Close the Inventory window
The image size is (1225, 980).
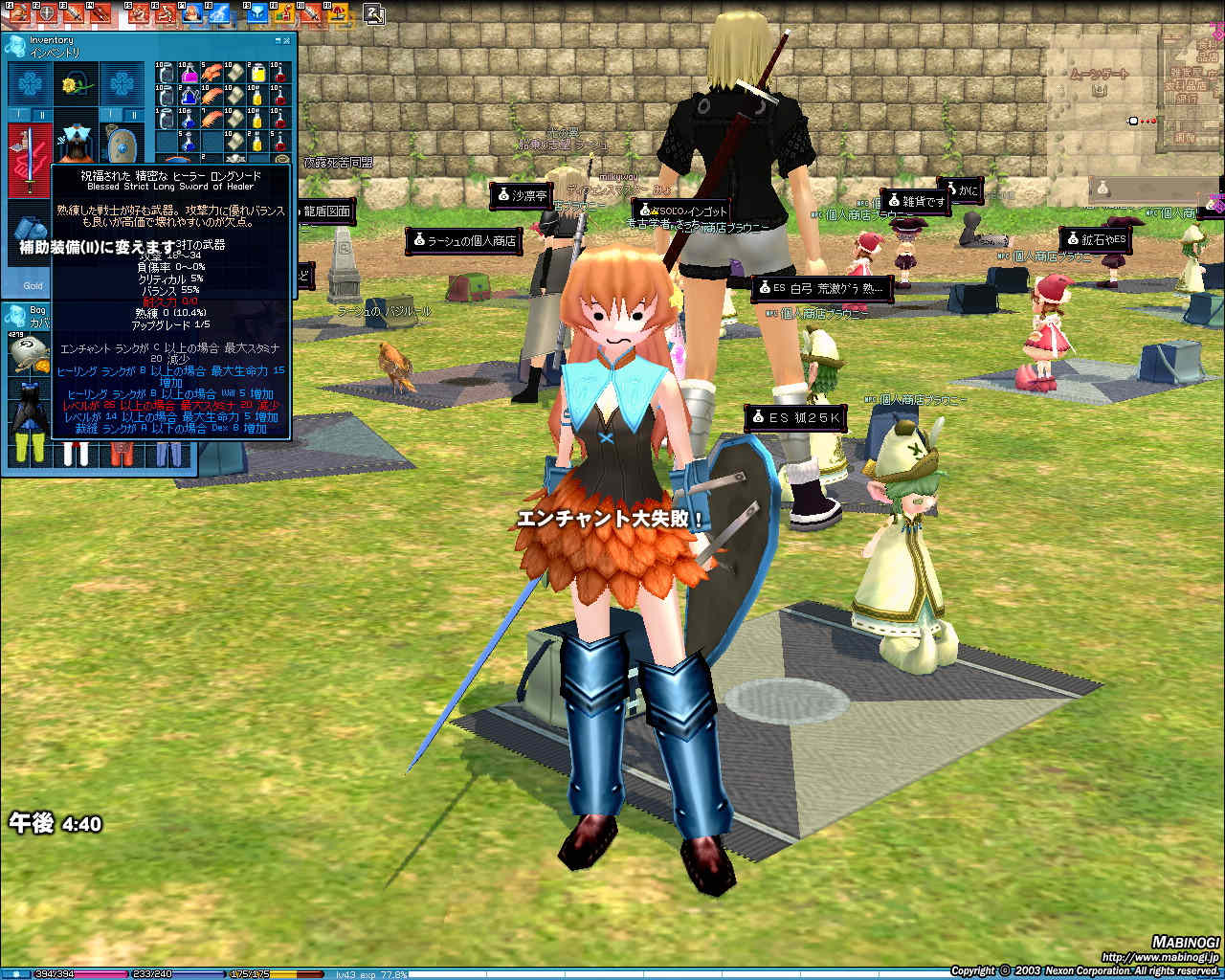click(288, 41)
